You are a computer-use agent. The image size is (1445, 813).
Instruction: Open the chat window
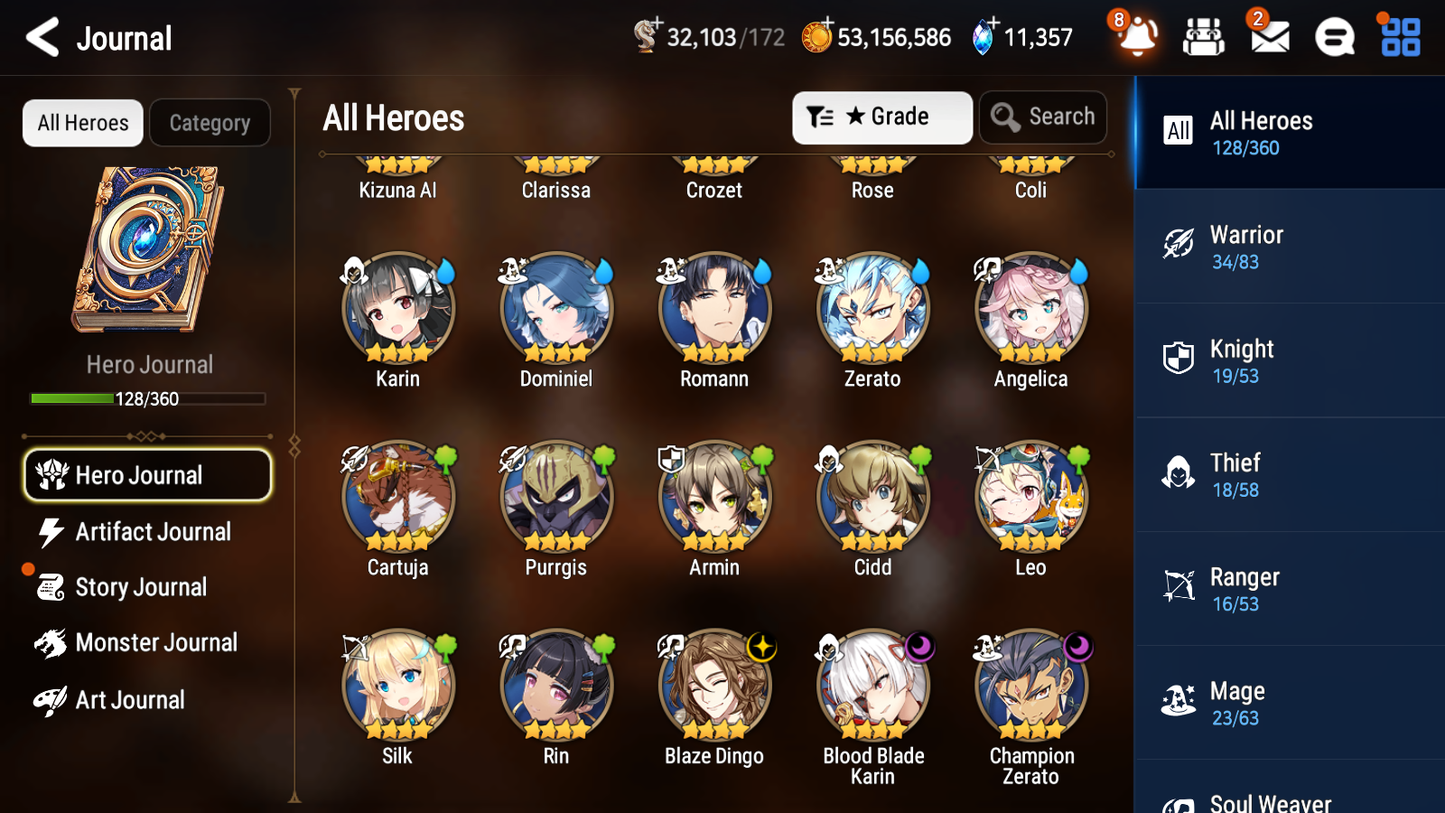click(x=1333, y=37)
